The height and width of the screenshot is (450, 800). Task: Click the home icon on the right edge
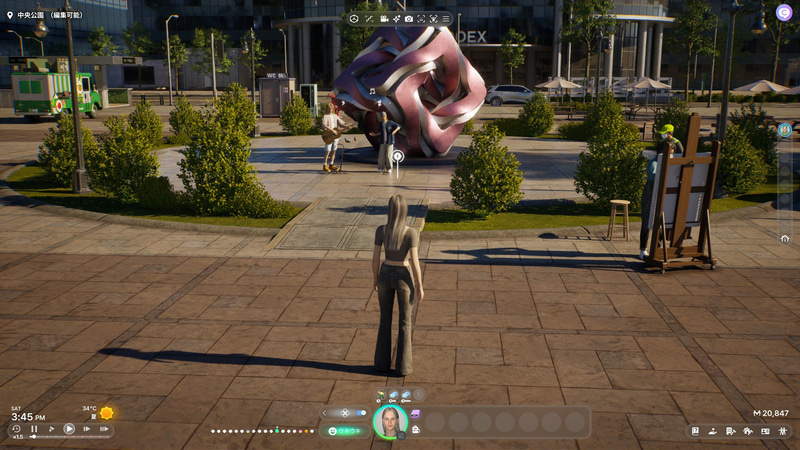click(x=785, y=238)
